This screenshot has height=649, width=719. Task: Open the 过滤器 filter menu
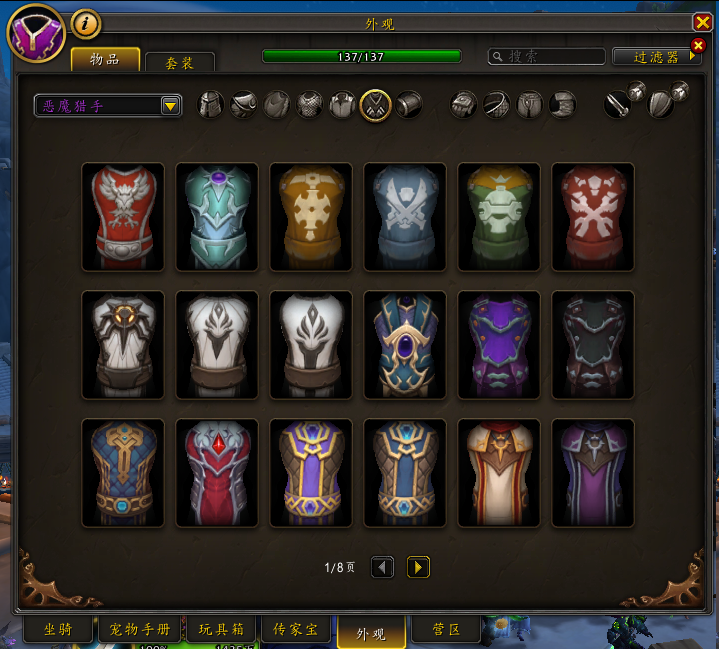(x=656, y=57)
